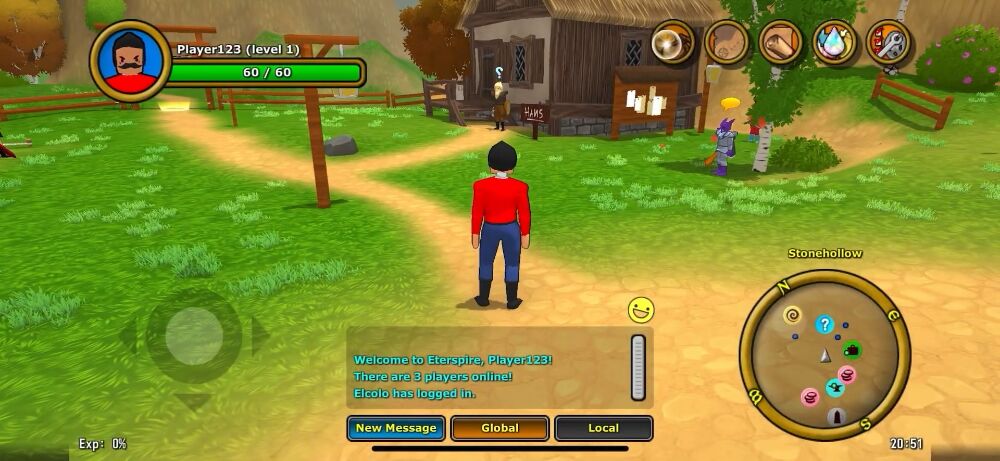The width and height of the screenshot is (1000, 461).
Task: Select the blue question mark minimap marker
Action: pyautogui.click(x=824, y=324)
